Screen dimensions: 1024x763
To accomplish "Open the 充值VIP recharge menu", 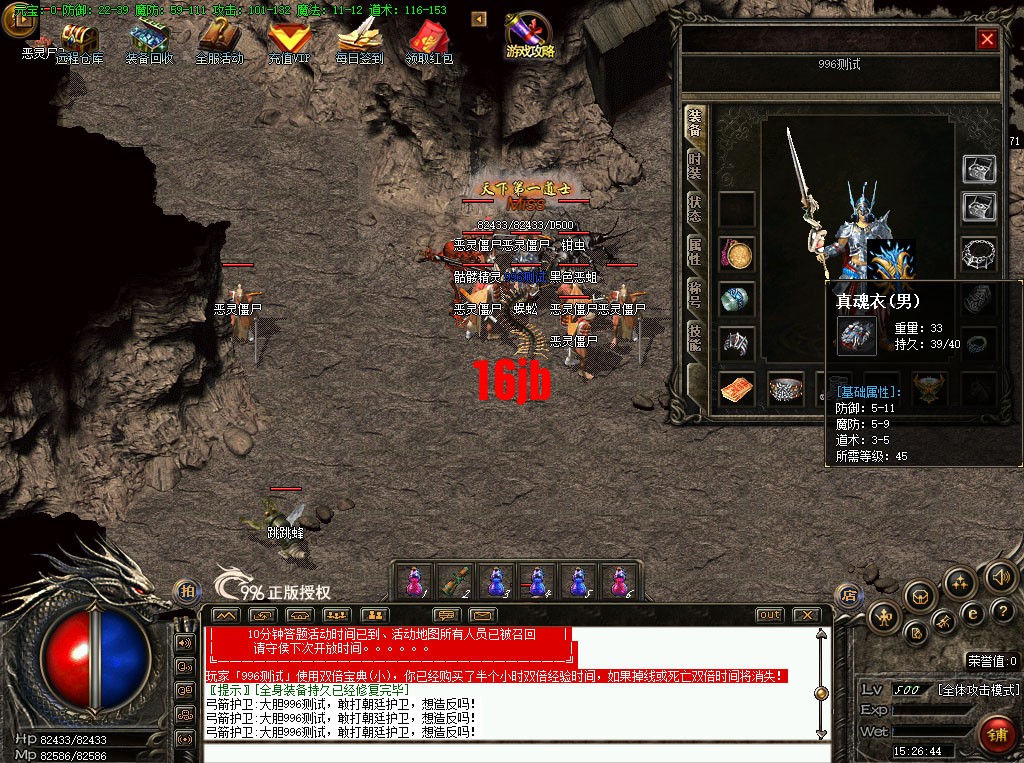I will 289,40.
